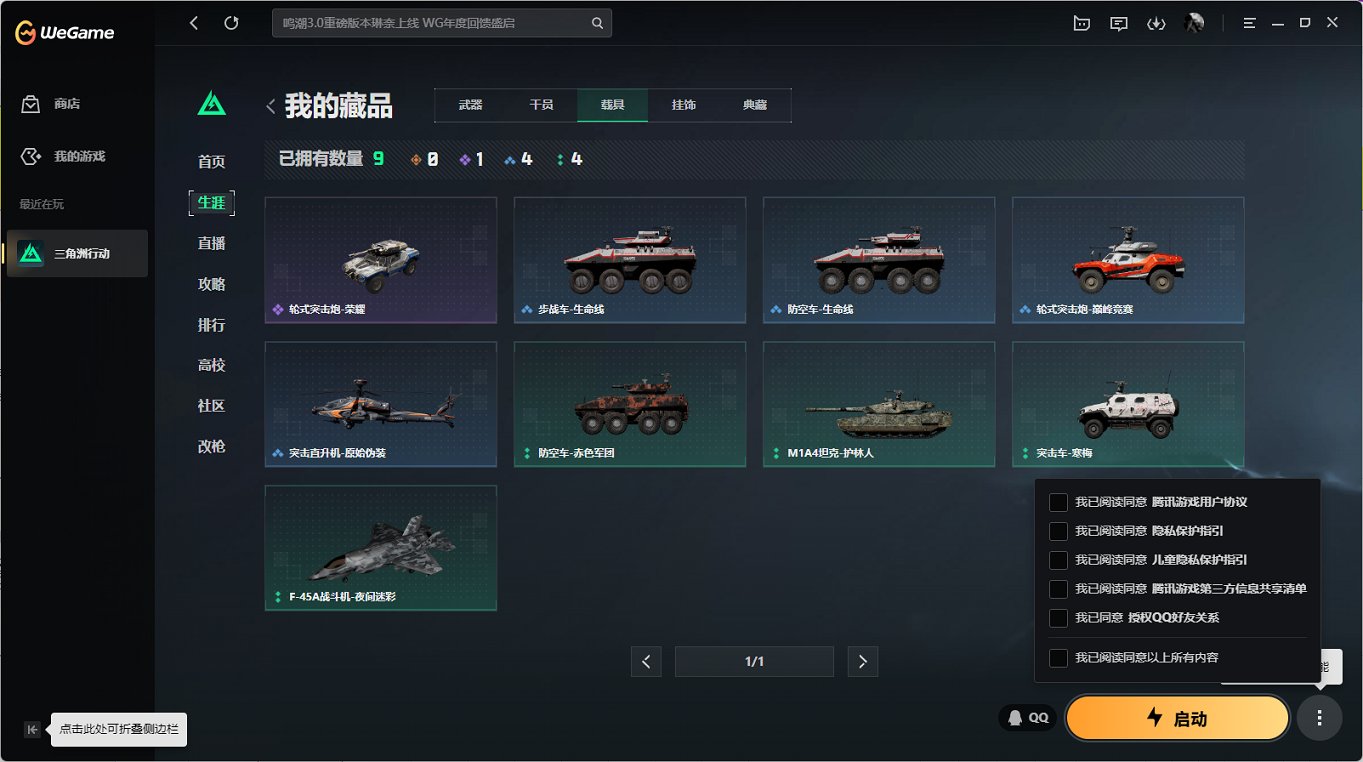The image size is (1363, 762).
Task: Open the messages chat icon at top right
Action: (x=1118, y=22)
